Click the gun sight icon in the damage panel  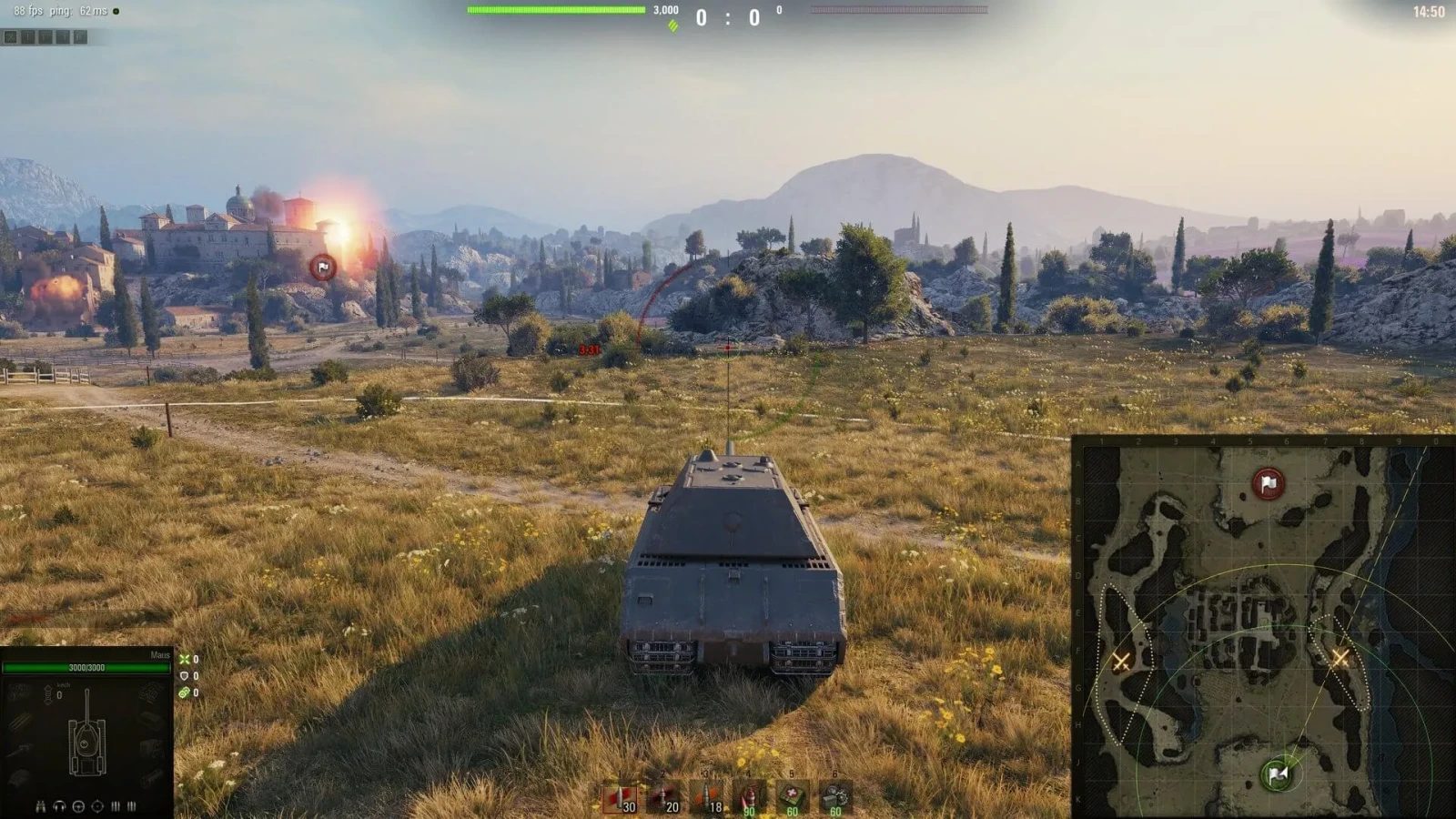pos(96,806)
